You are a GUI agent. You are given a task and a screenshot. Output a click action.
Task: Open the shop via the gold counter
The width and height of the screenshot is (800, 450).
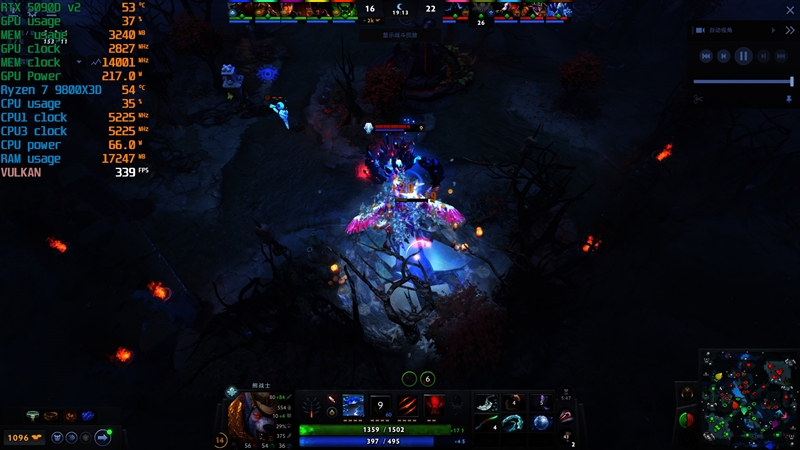[24, 437]
